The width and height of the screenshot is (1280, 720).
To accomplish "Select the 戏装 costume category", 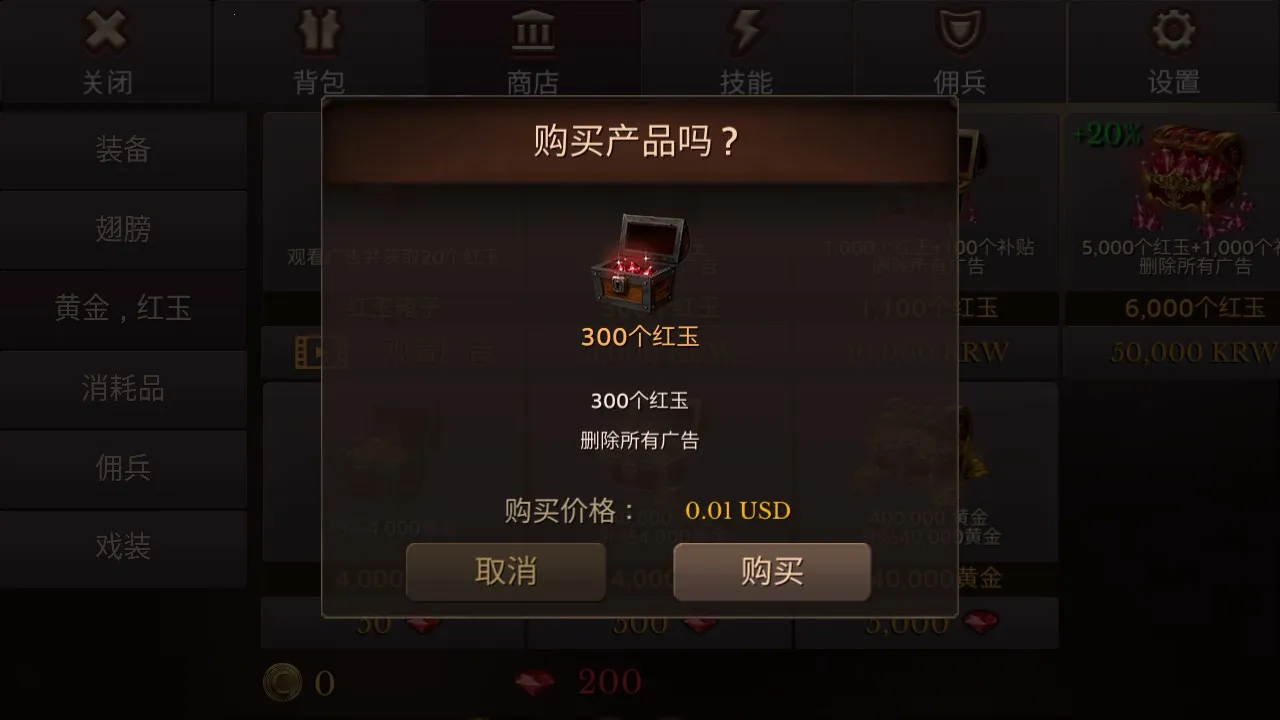I will 123,548.
